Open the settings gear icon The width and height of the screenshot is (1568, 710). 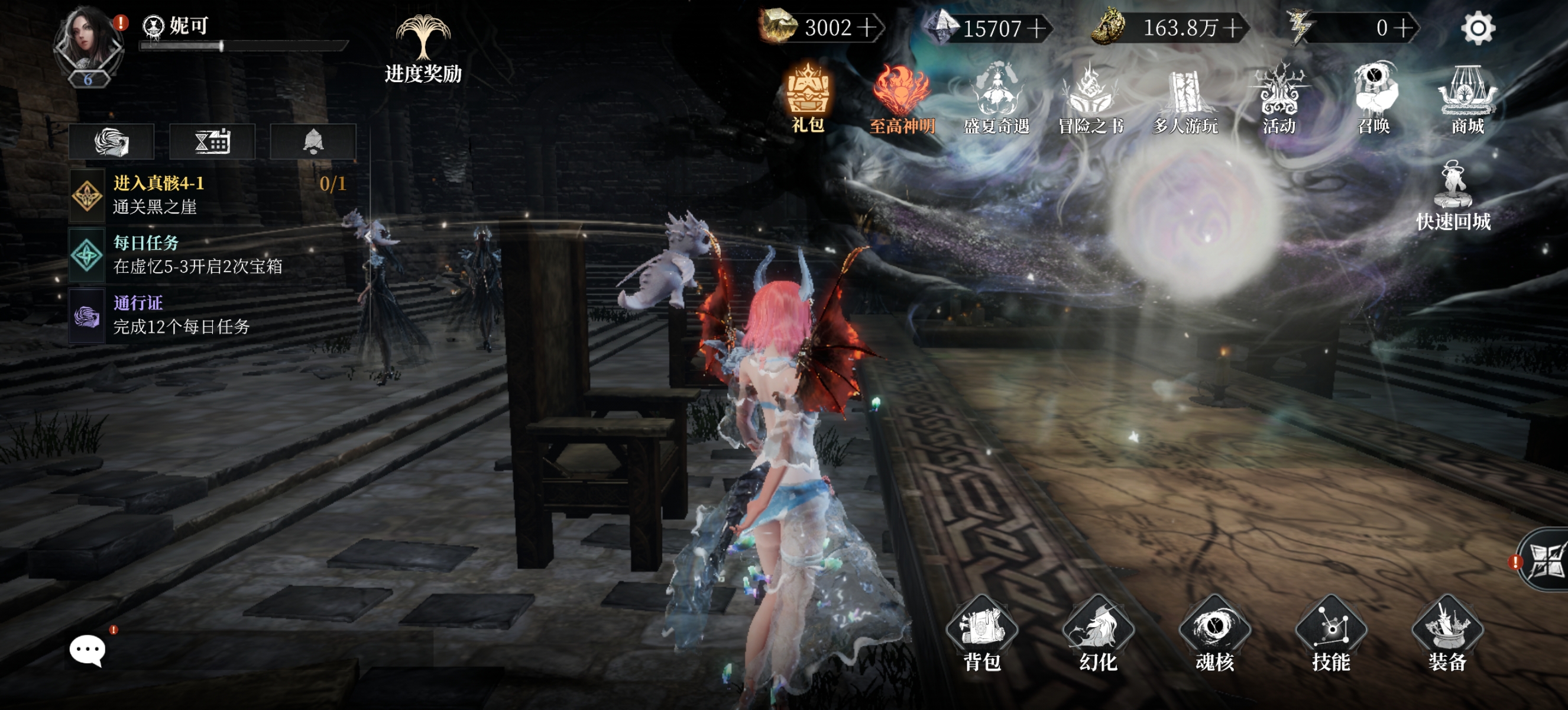coord(1478,28)
